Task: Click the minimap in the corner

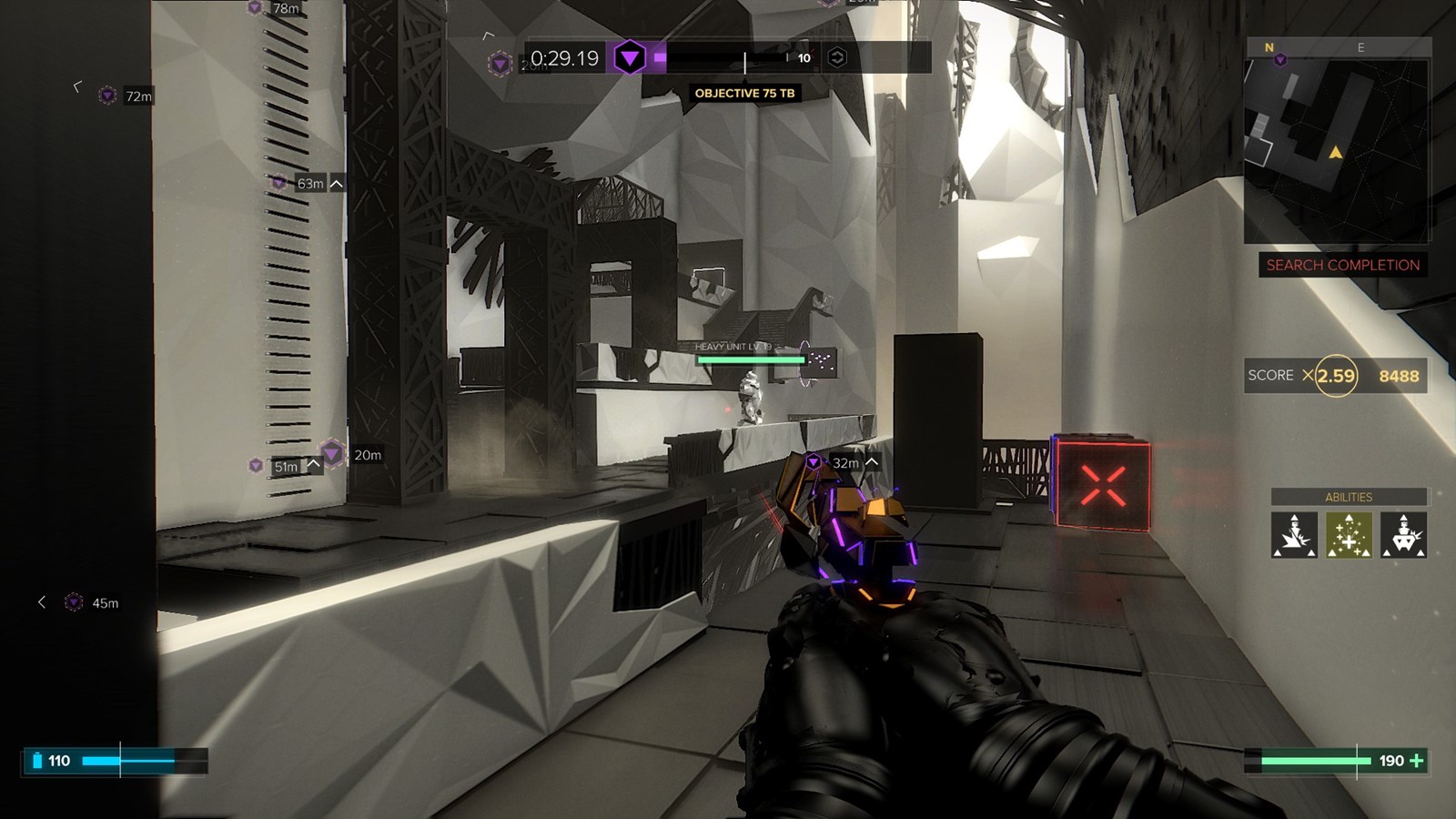Action: (1336, 141)
